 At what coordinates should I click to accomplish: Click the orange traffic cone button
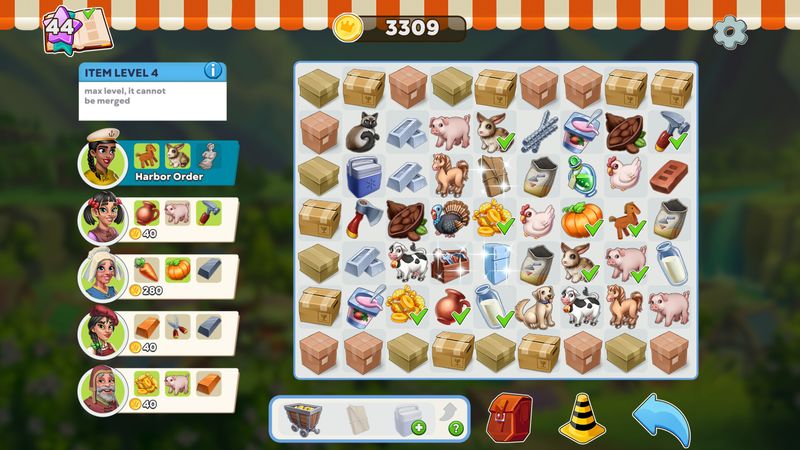(582, 416)
